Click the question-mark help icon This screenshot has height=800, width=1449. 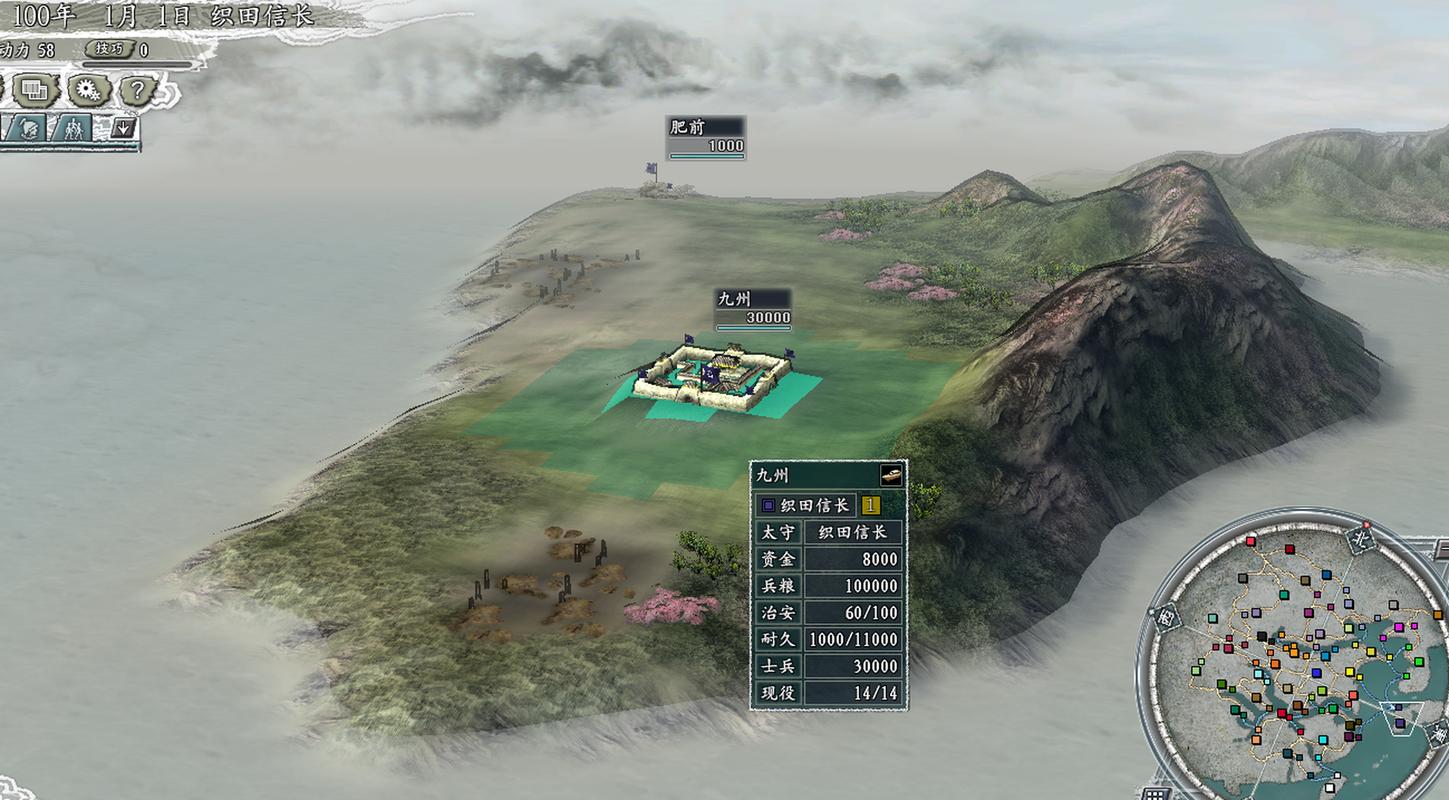coord(138,90)
